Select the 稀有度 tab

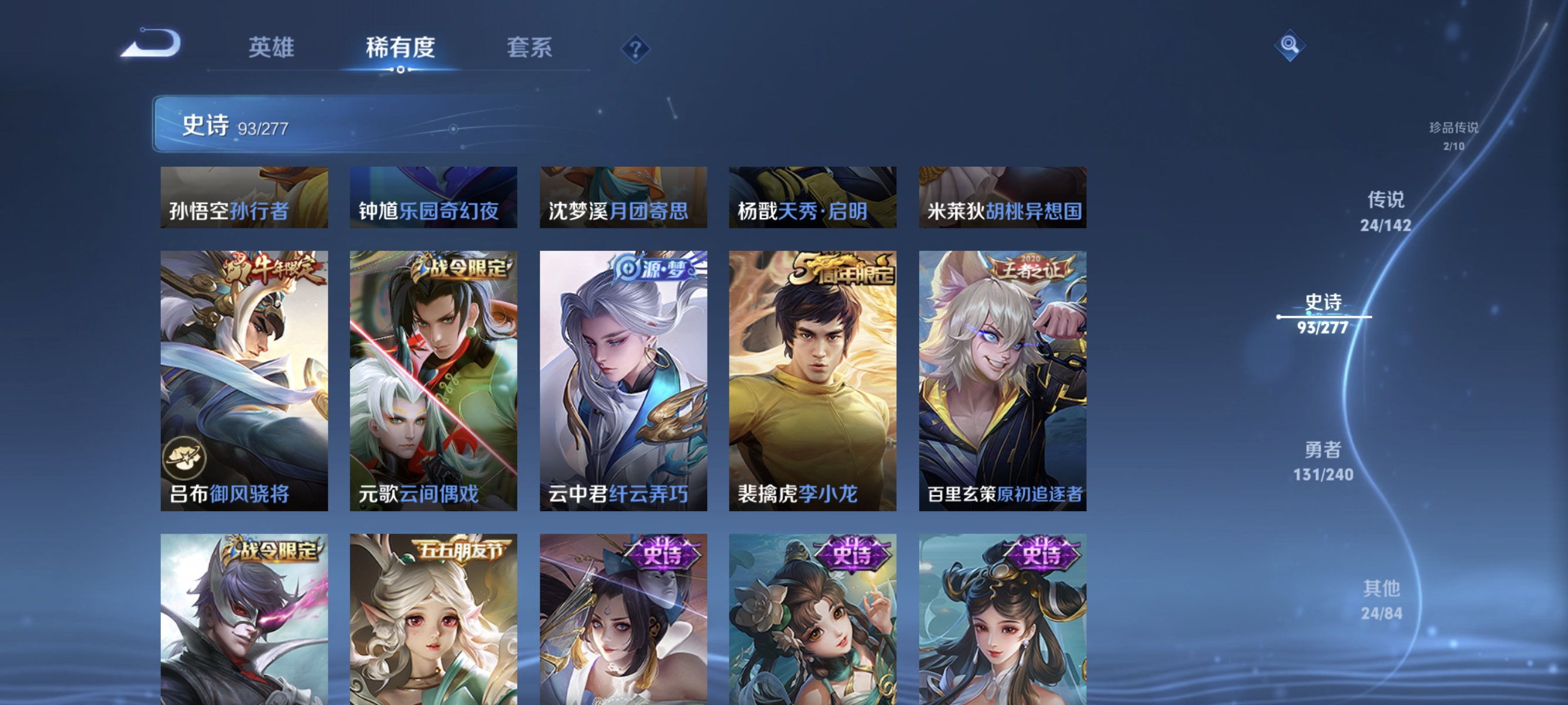click(x=401, y=48)
